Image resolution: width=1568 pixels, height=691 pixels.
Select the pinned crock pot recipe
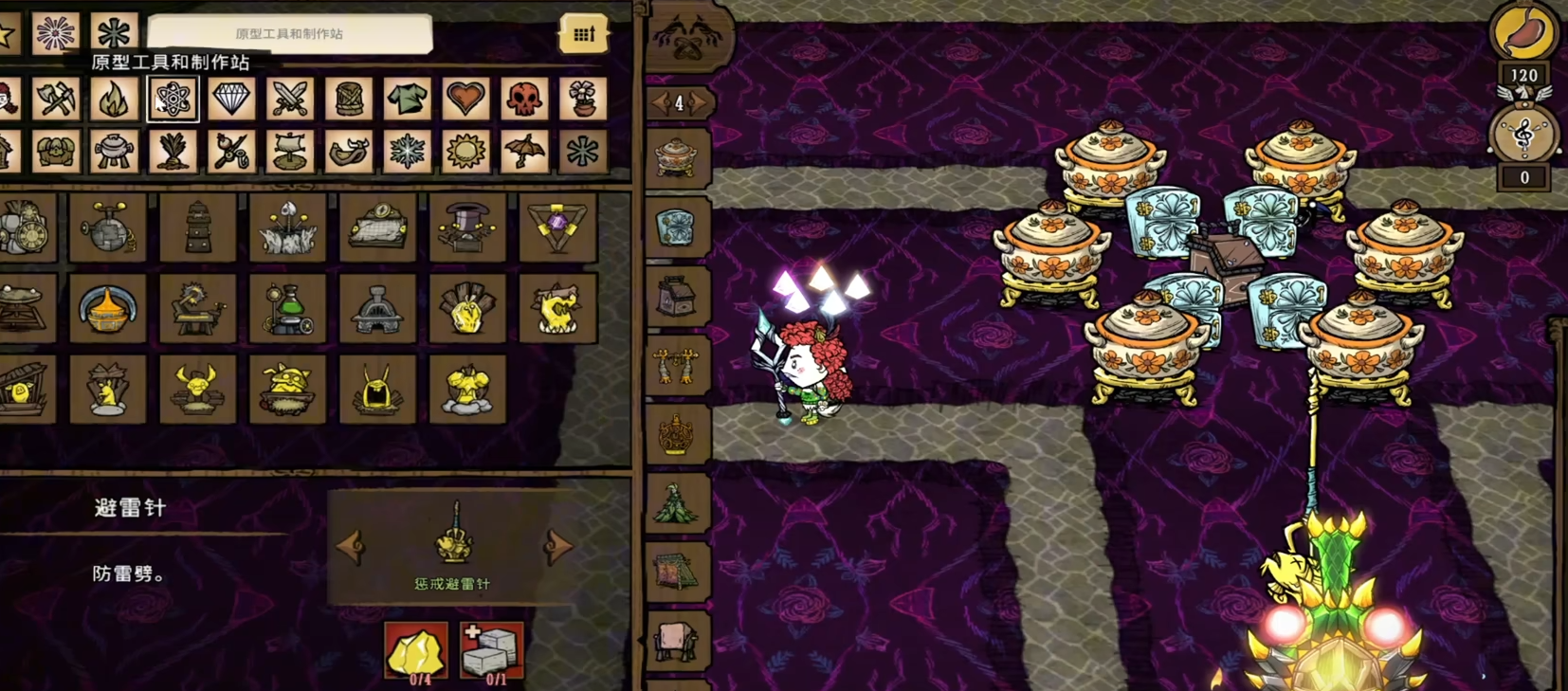click(x=677, y=156)
